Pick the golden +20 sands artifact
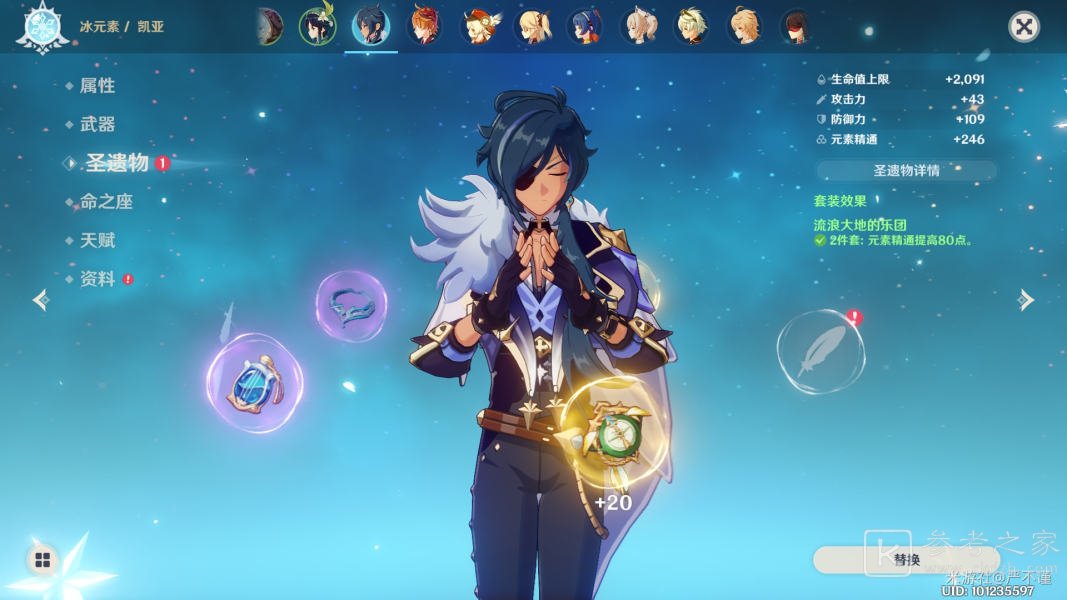This screenshot has height=600, width=1067. coord(613,434)
